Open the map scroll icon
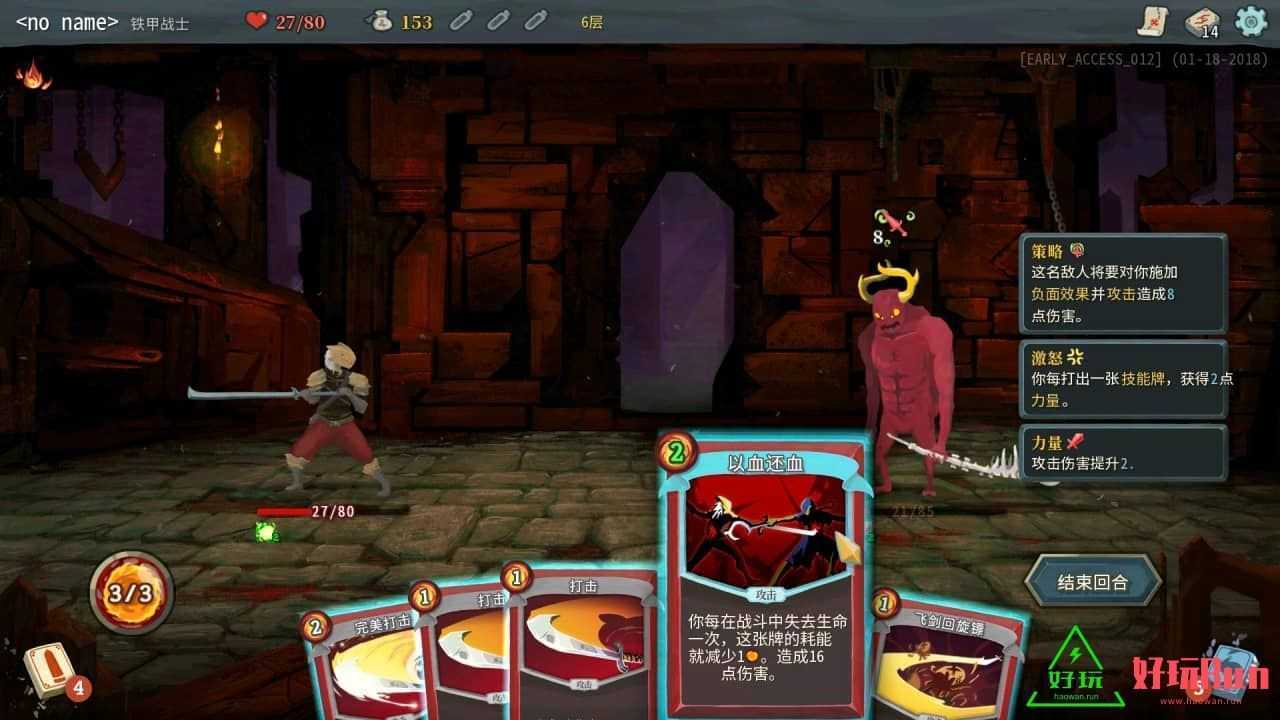This screenshot has height=720, width=1280. tap(1153, 21)
